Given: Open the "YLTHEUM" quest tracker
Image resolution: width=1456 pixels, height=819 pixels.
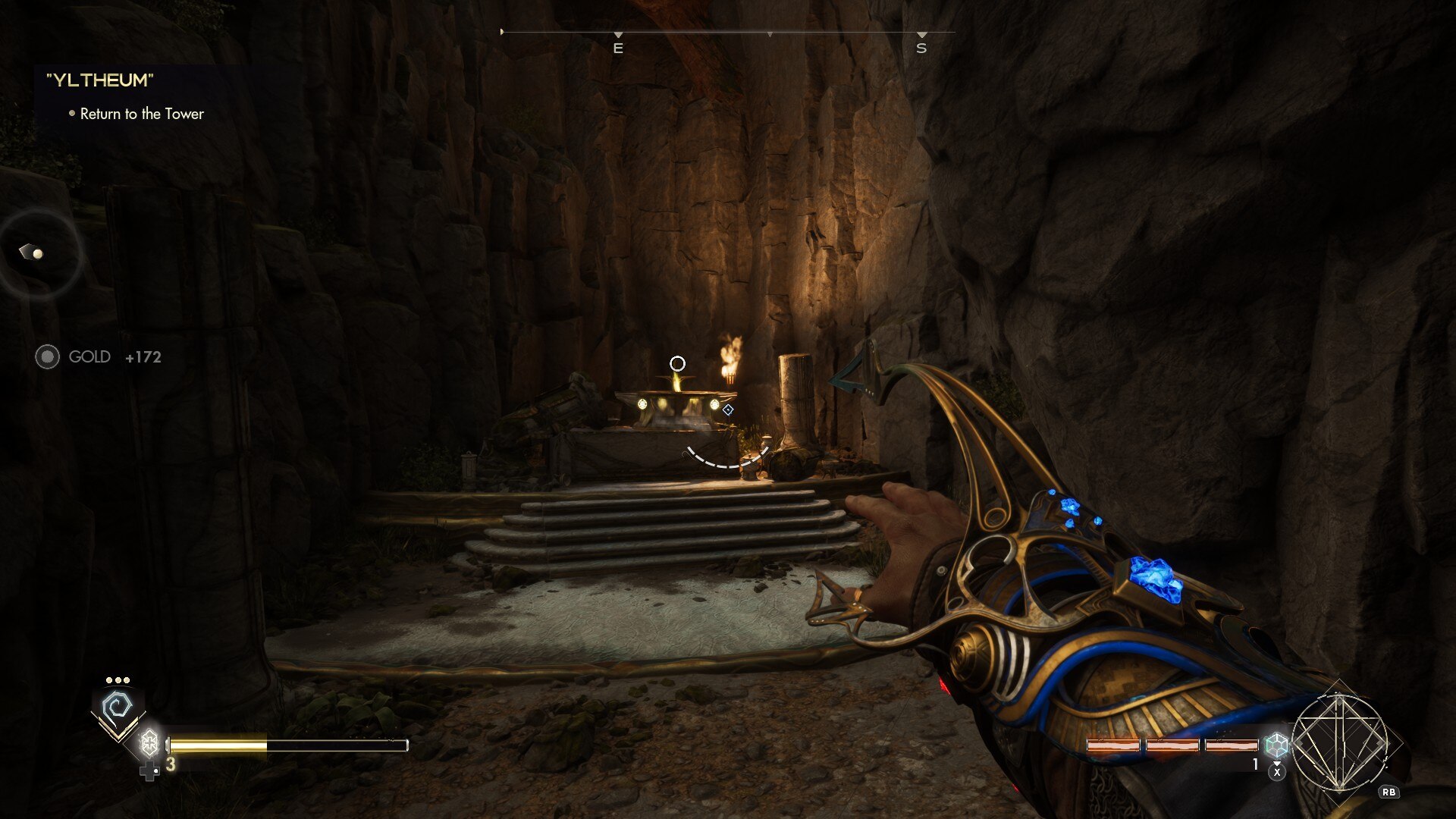Looking at the screenshot, I should point(100,80).
